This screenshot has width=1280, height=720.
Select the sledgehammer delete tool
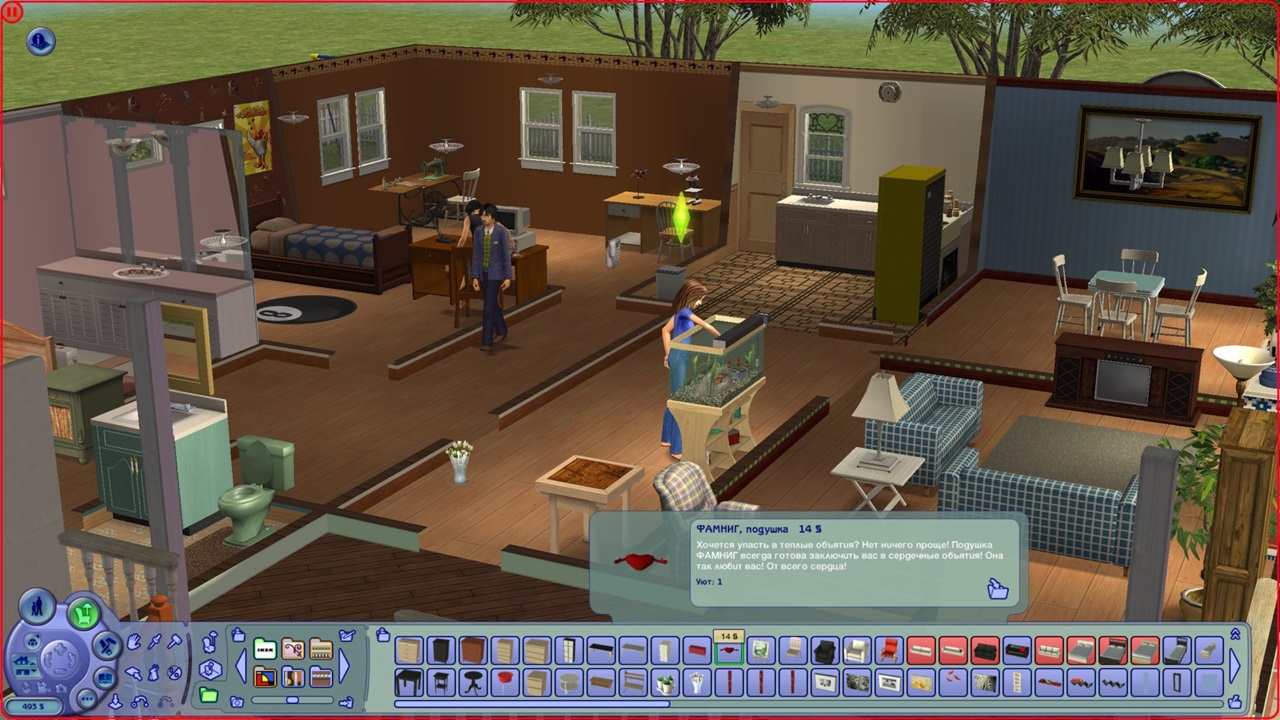tap(173, 641)
